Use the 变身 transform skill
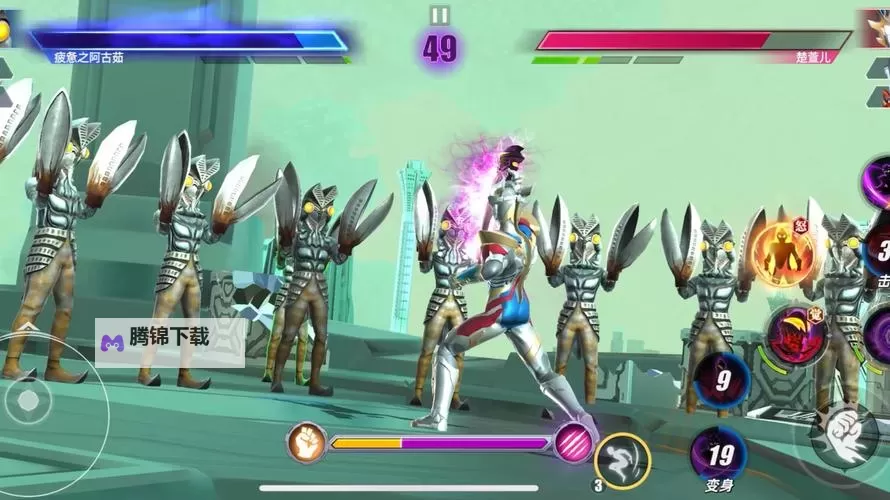The width and height of the screenshot is (890, 500). click(x=718, y=454)
